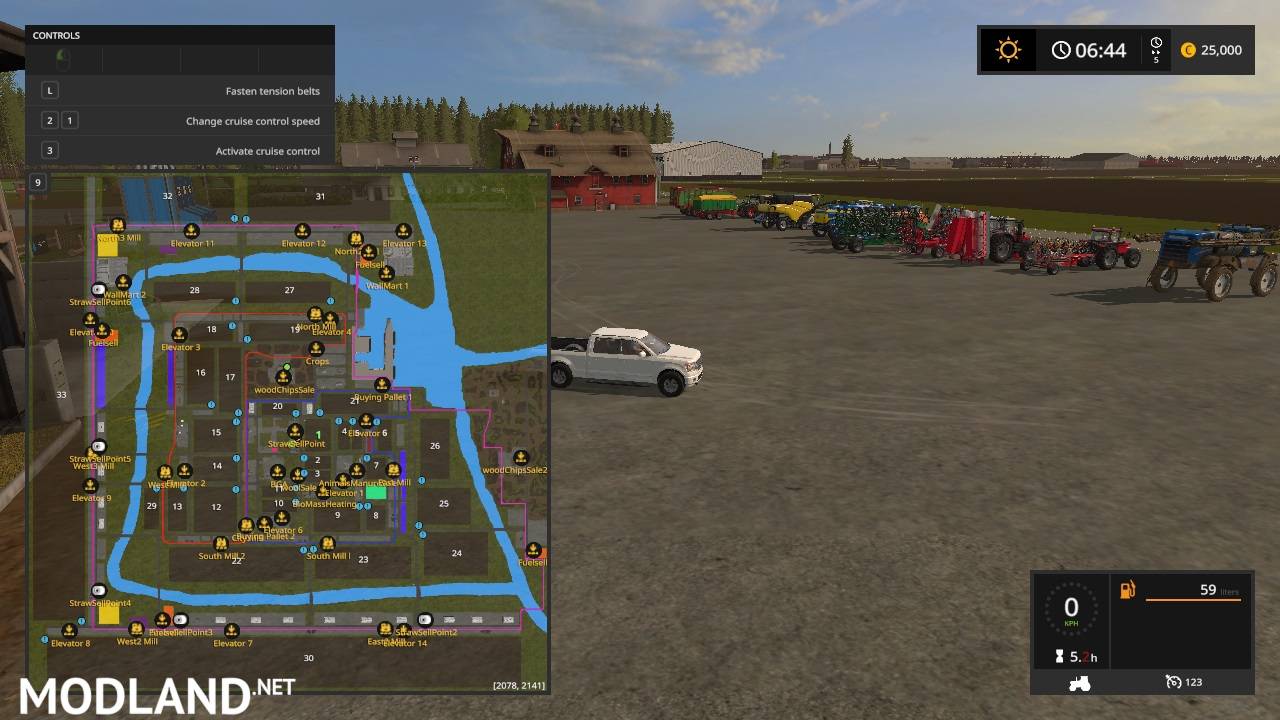Click the coin icon beside the 25,000 balance
The width and height of the screenshot is (1280, 720).
(x=1187, y=49)
